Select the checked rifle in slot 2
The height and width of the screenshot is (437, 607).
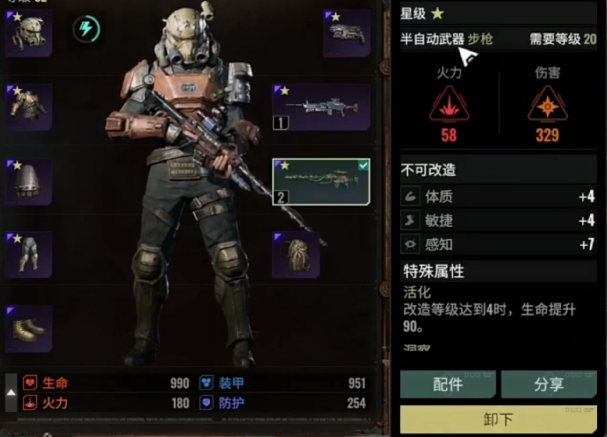pyautogui.click(x=322, y=181)
